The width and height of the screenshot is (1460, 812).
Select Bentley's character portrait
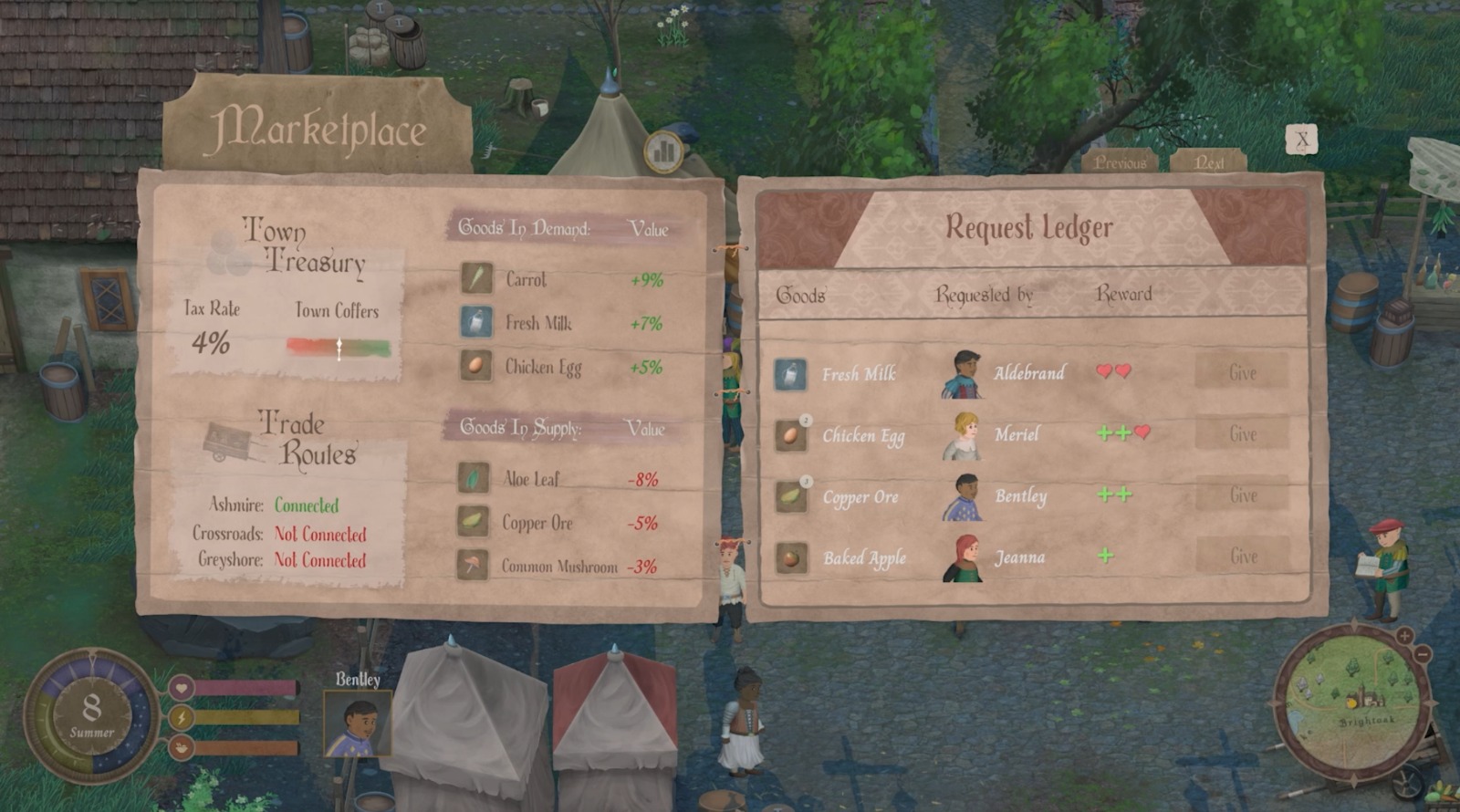click(357, 724)
